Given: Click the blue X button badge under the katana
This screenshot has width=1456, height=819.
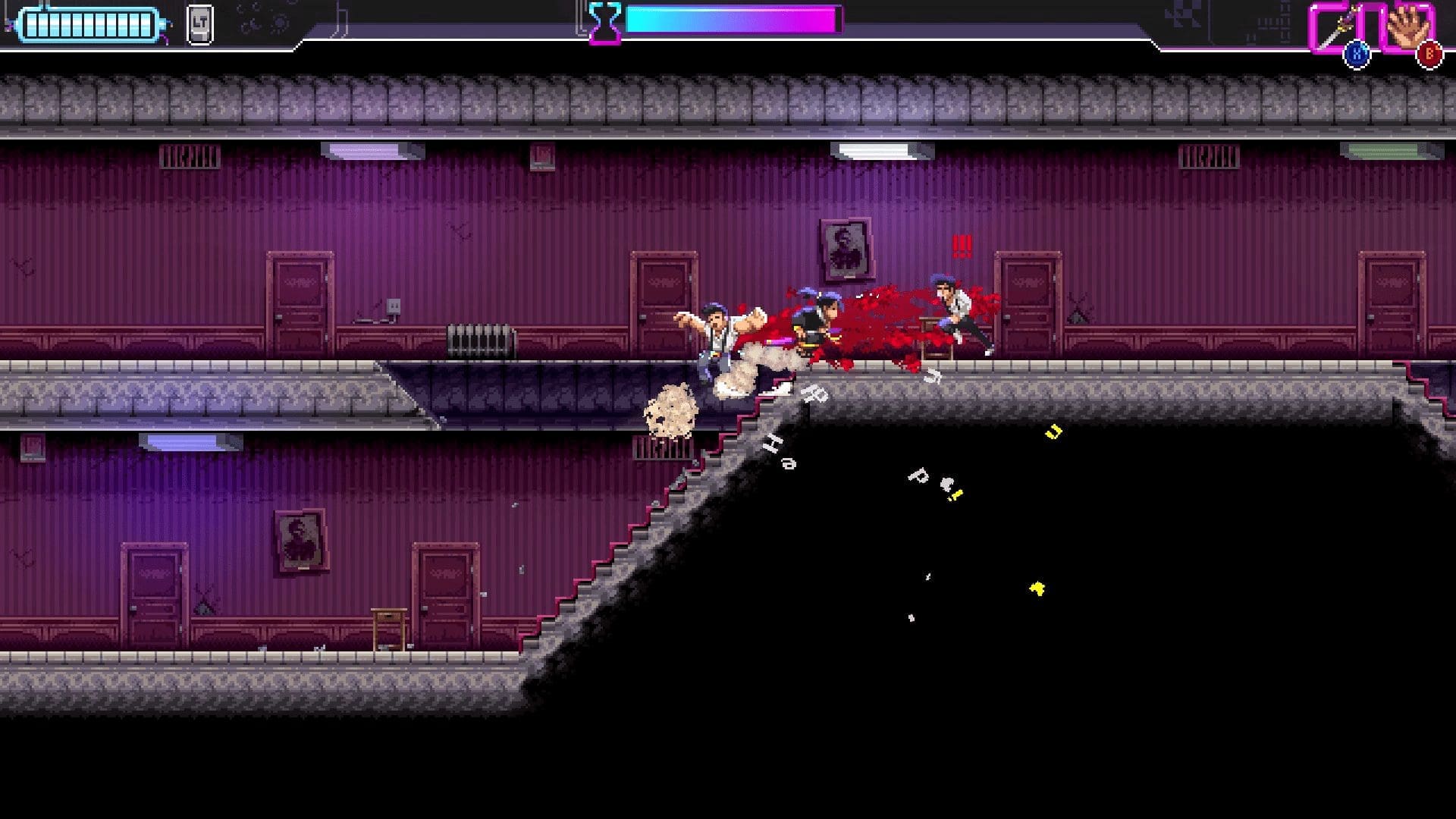Looking at the screenshot, I should pyautogui.click(x=1357, y=53).
